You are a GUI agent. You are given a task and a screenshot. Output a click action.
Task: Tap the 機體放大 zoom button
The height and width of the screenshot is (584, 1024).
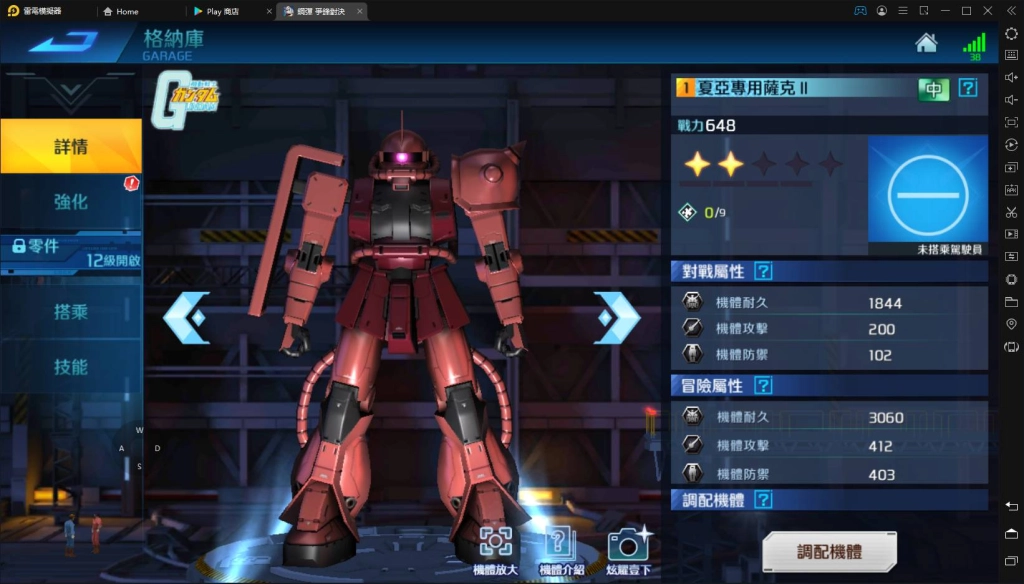click(496, 546)
